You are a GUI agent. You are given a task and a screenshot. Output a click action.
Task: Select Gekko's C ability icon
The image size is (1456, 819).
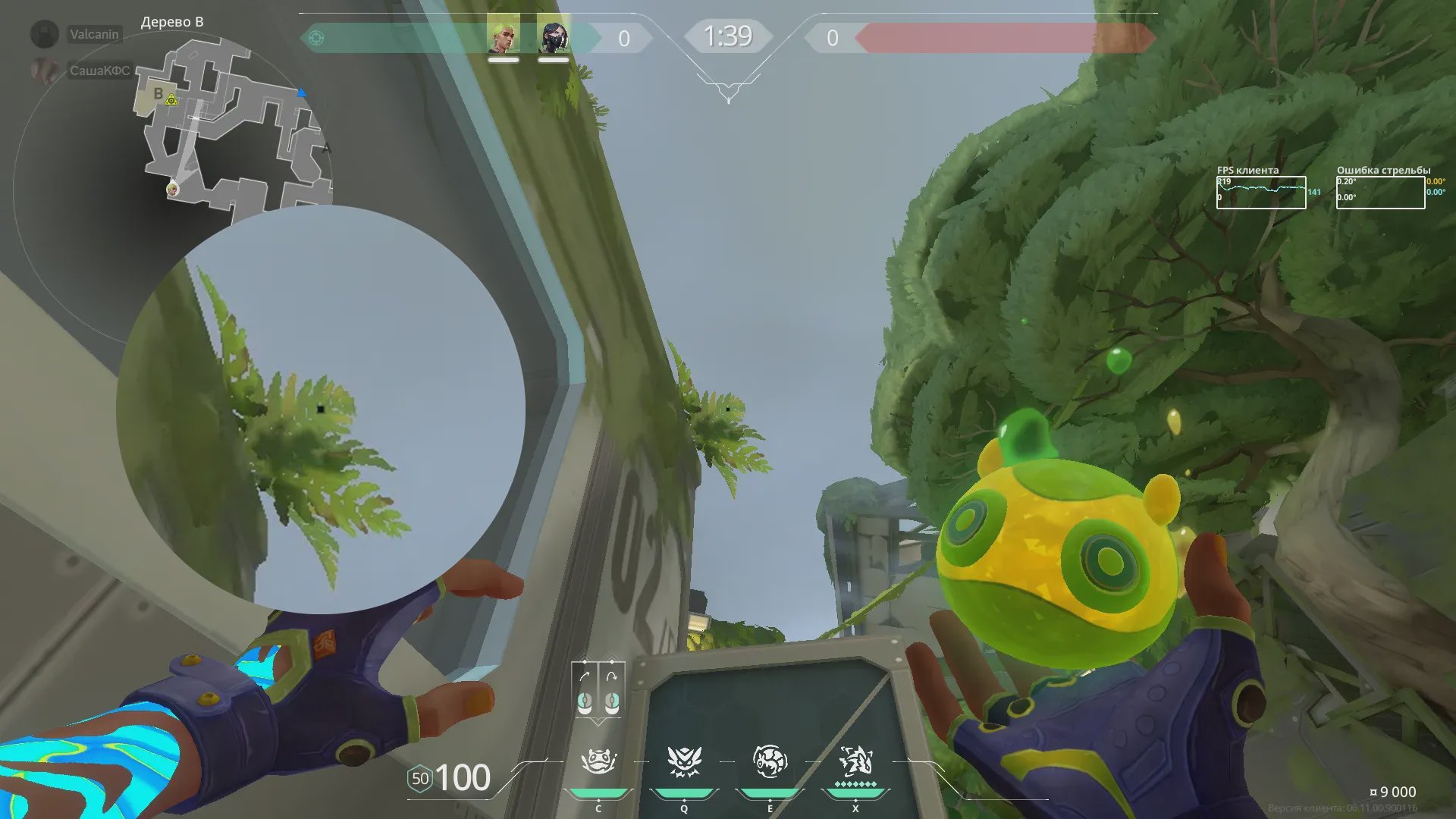[x=598, y=761]
